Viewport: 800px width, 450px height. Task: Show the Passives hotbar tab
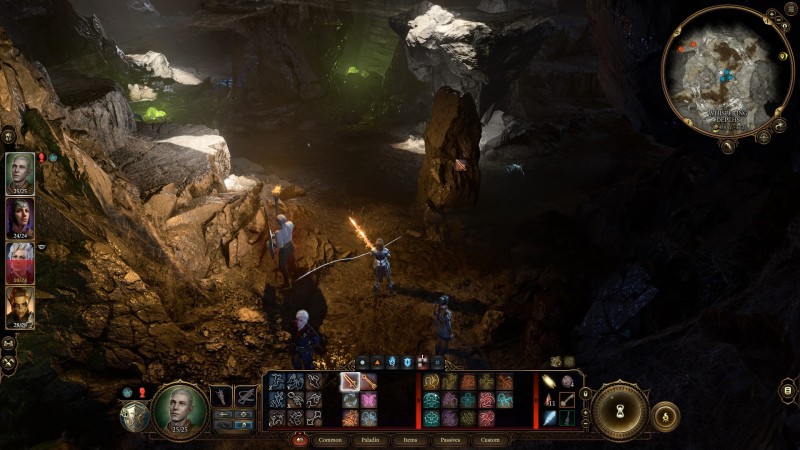coord(449,440)
